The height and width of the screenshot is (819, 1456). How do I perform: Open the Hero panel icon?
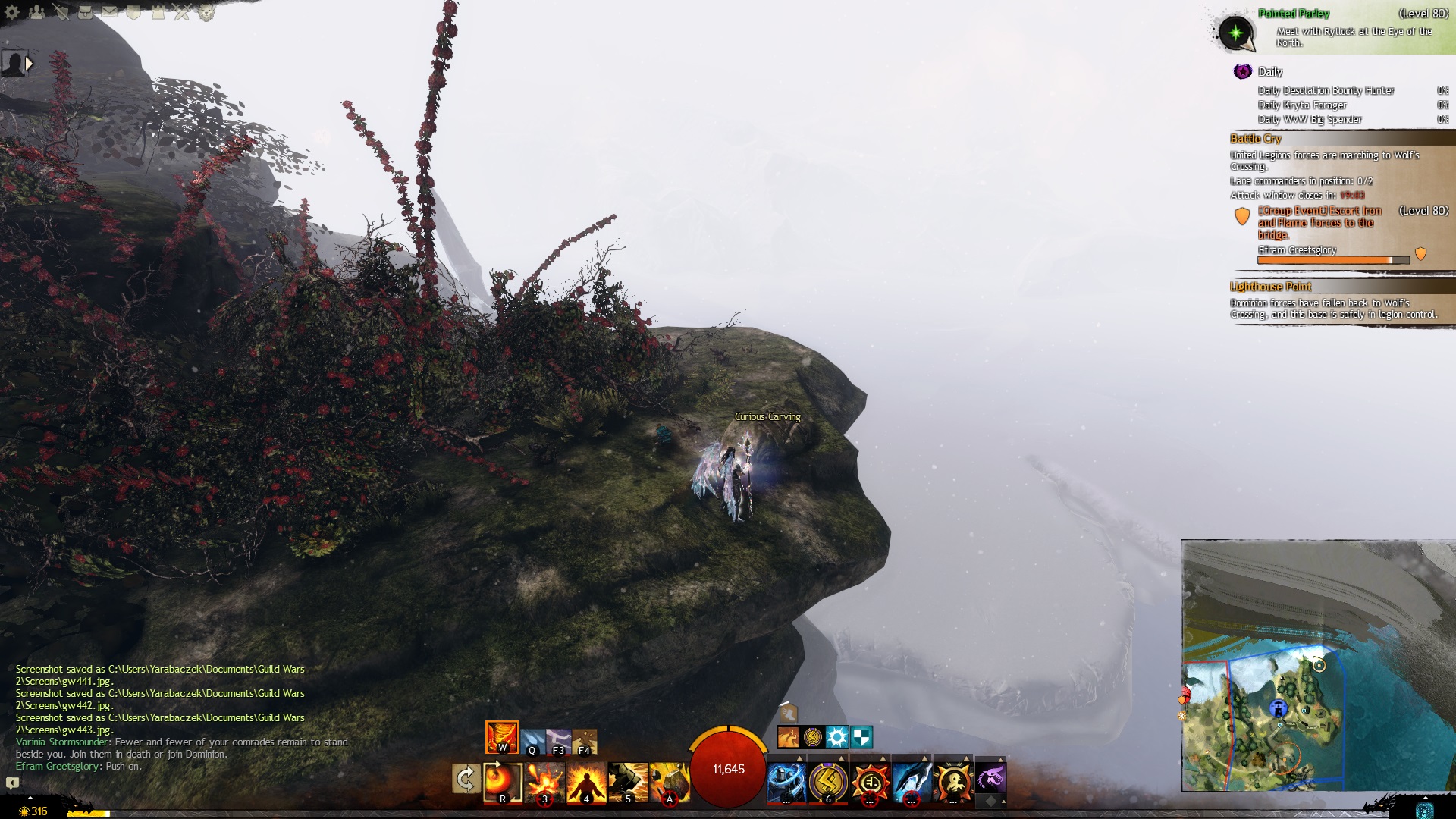61,11
